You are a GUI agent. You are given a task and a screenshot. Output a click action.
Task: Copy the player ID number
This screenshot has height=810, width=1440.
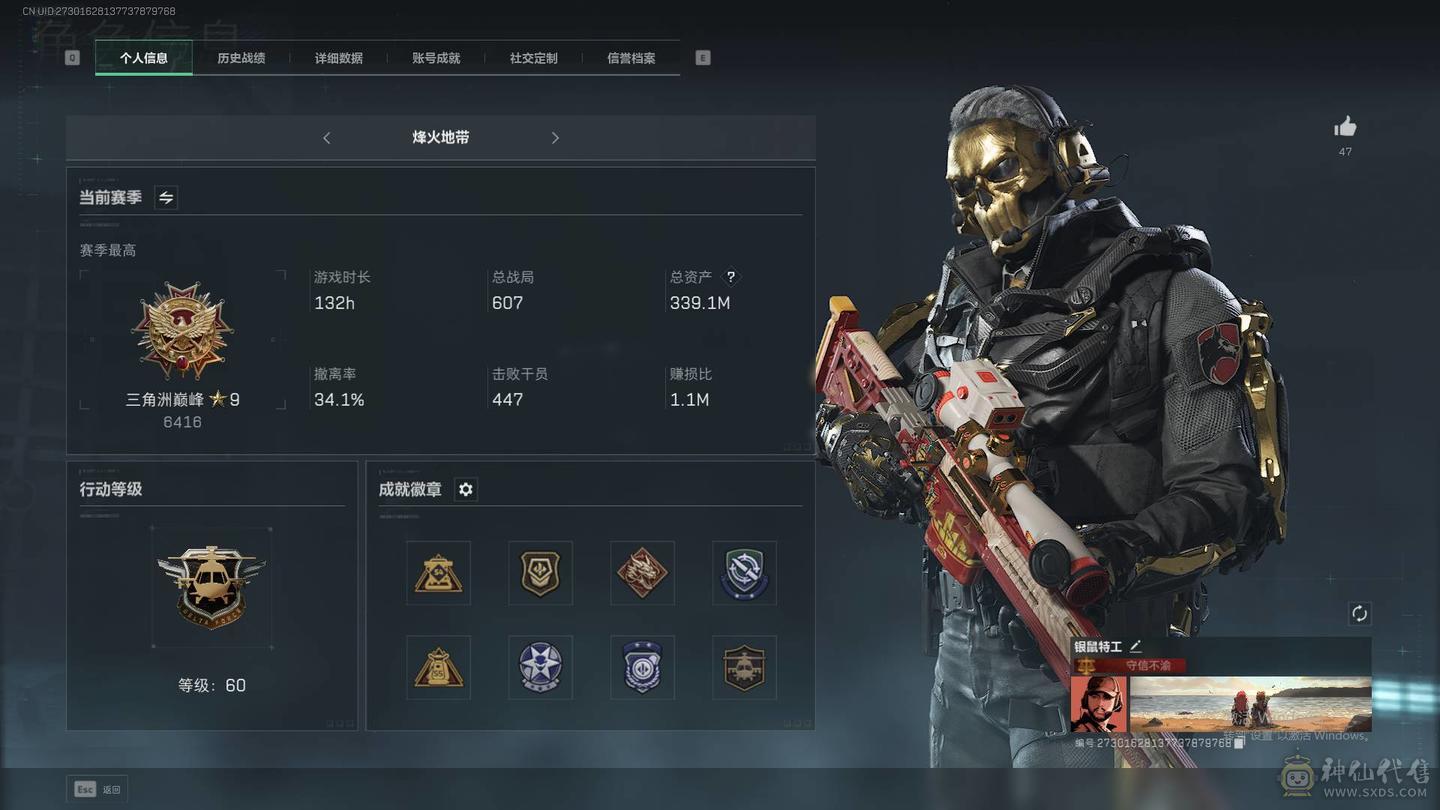(x=1239, y=743)
